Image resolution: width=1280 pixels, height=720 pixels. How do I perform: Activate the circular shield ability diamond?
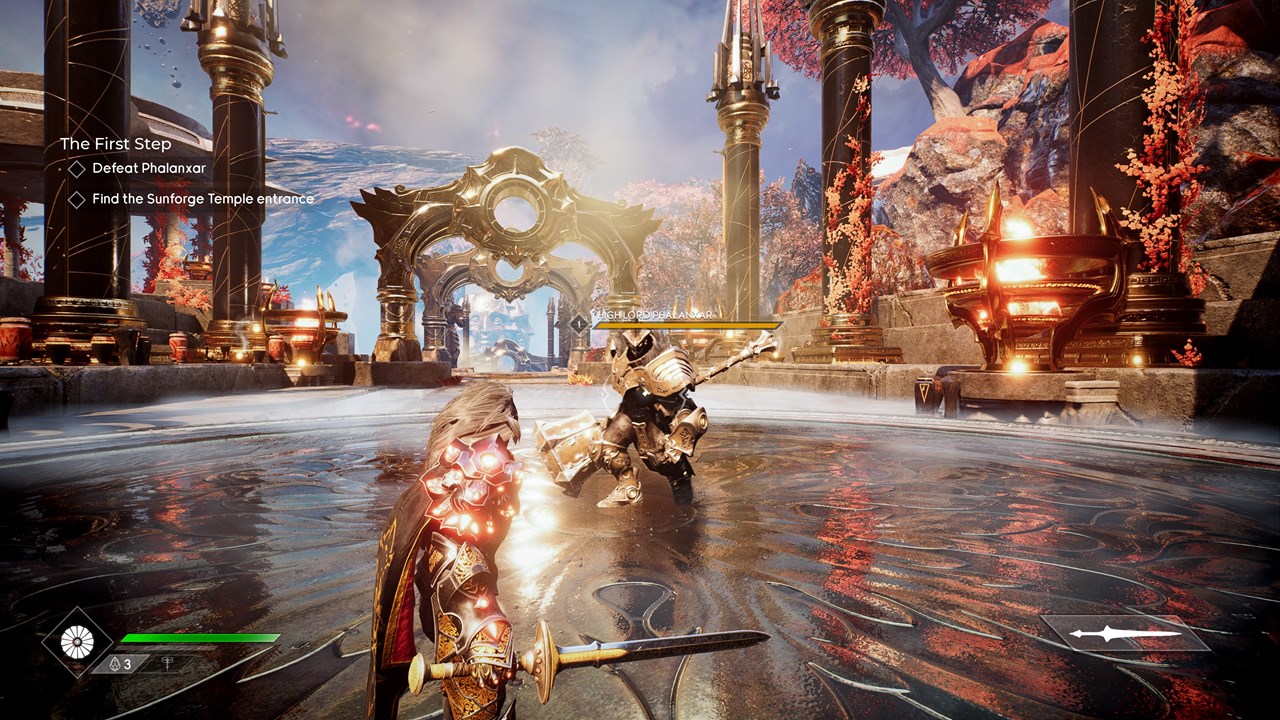pos(77,642)
